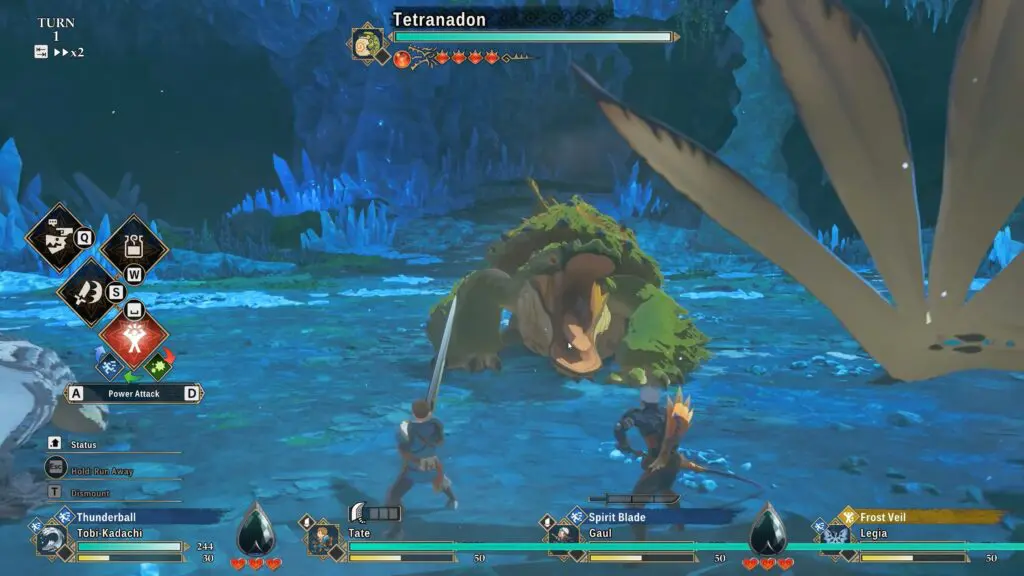
Task: Select Legia's monster portrait
Action: pyautogui.click(x=833, y=540)
